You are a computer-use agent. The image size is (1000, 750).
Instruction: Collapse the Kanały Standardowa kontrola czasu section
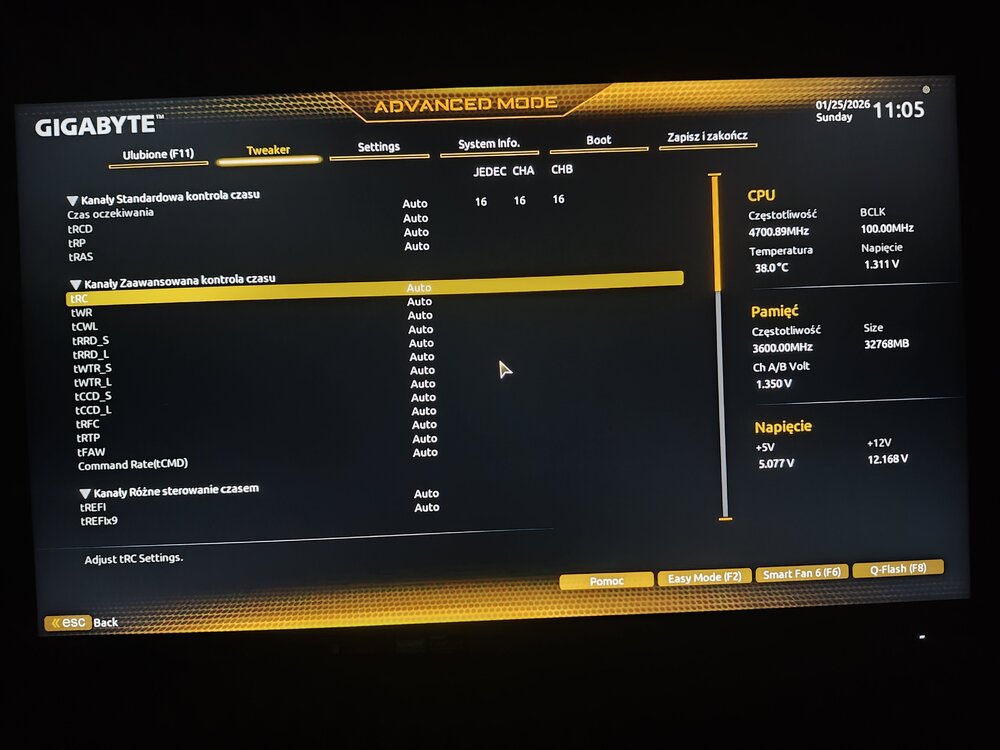73,200
